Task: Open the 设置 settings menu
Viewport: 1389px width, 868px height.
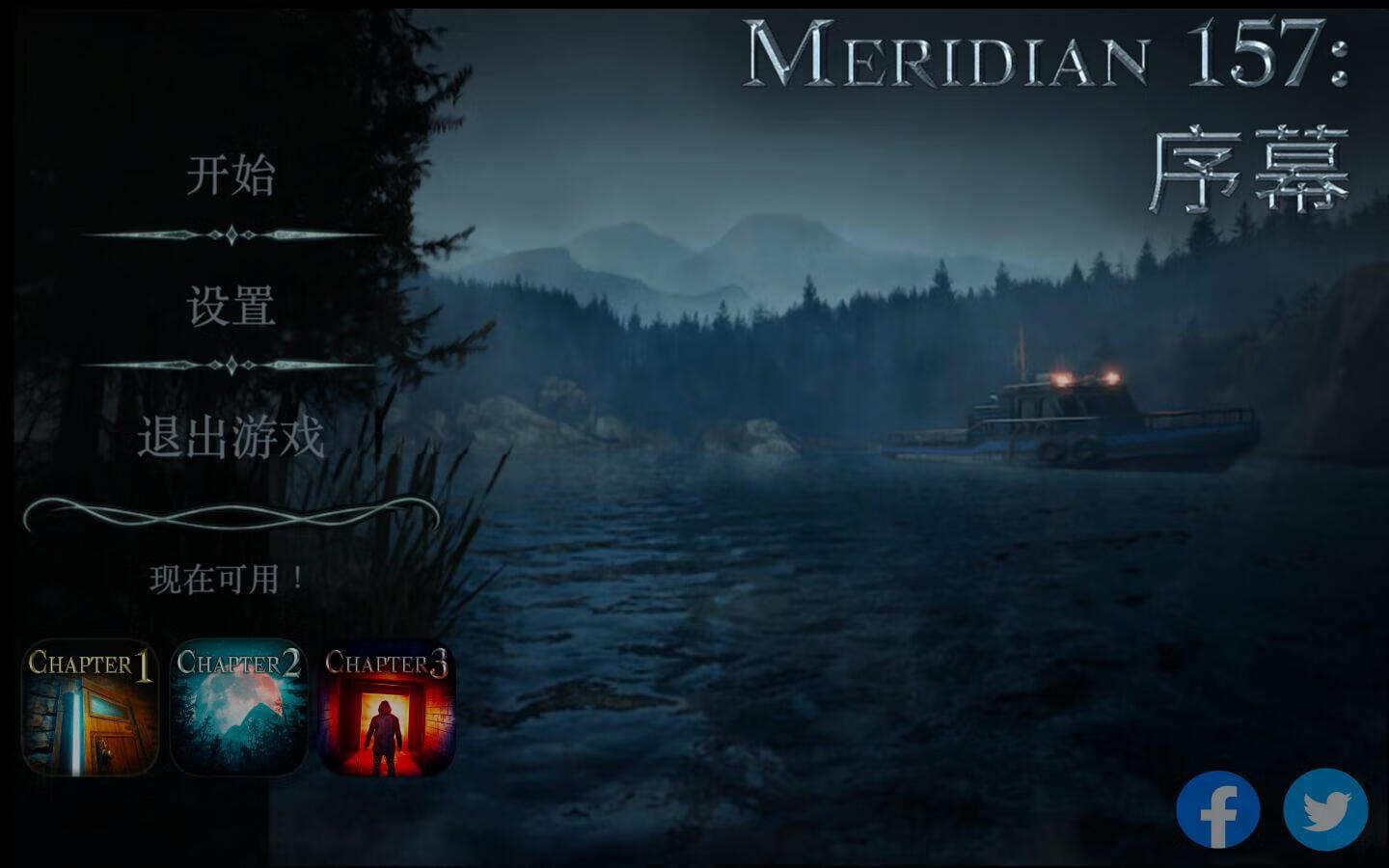Action: [x=231, y=307]
